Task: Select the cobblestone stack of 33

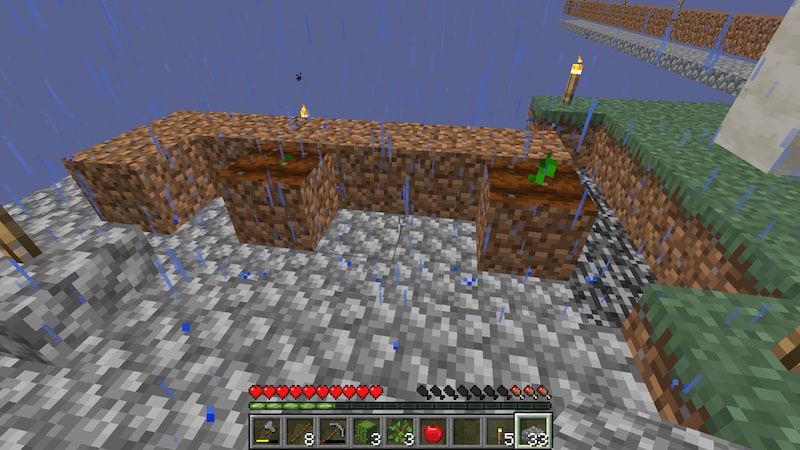Action: [533, 432]
